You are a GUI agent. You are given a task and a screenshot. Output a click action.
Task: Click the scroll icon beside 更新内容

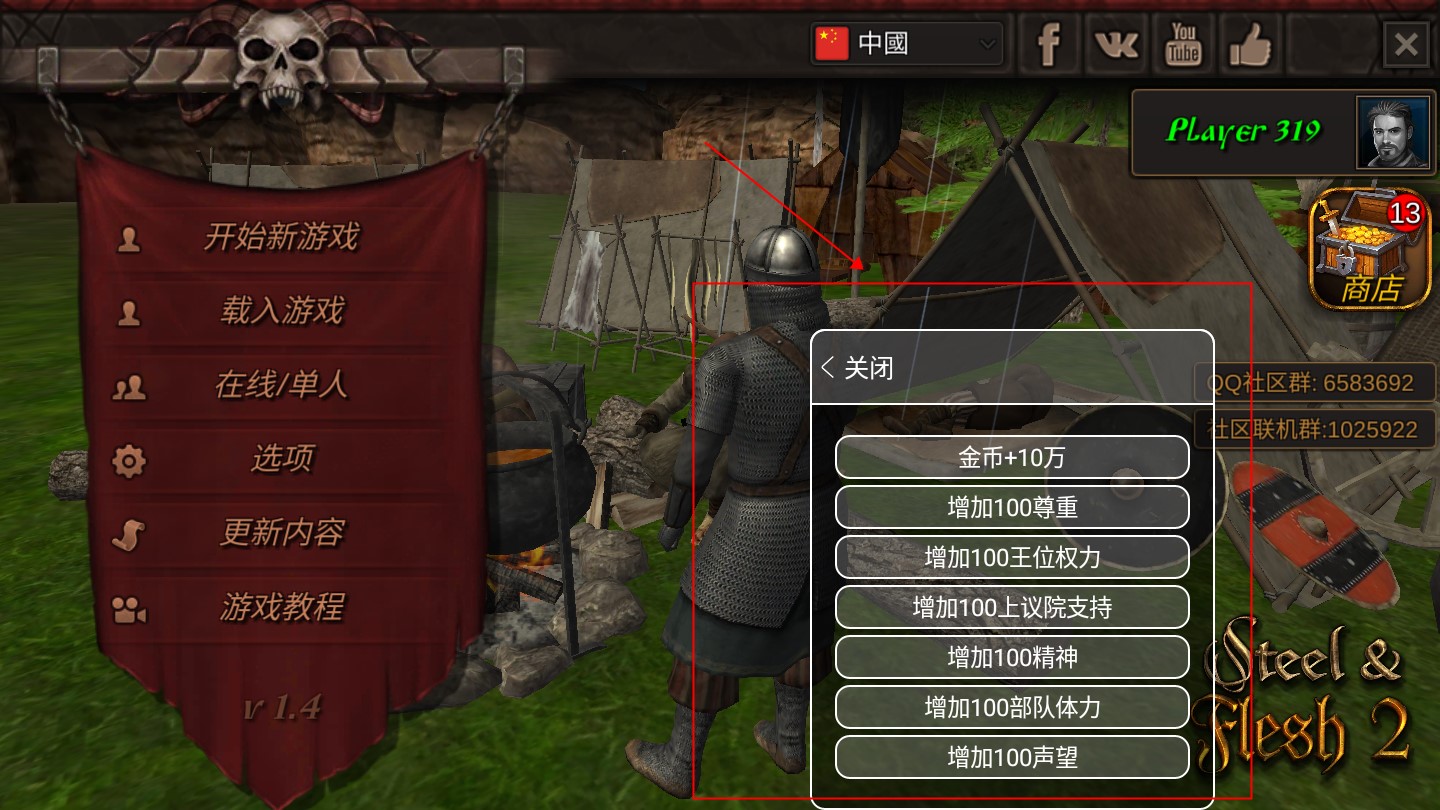click(x=128, y=535)
